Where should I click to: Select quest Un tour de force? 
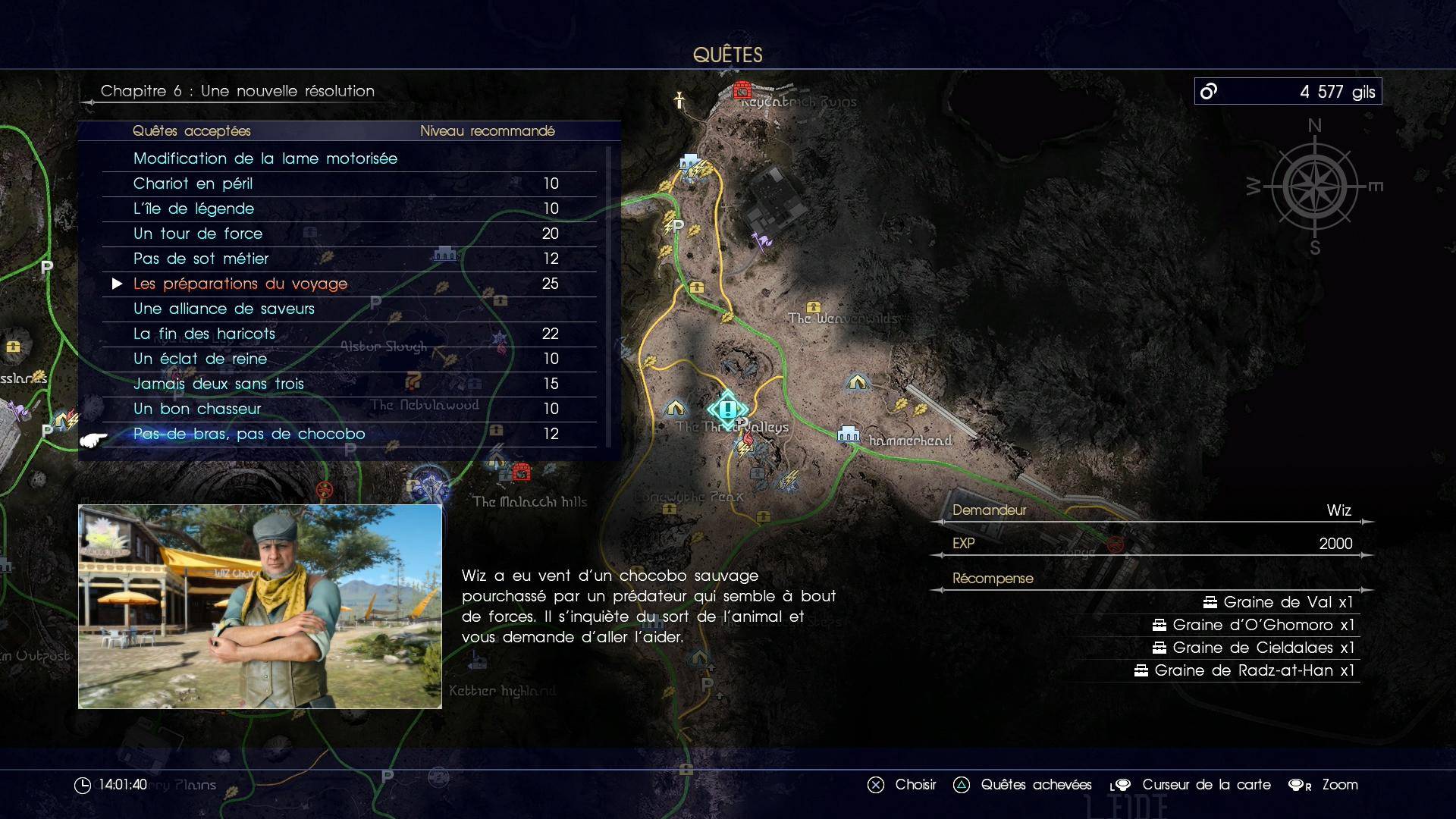point(198,234)
